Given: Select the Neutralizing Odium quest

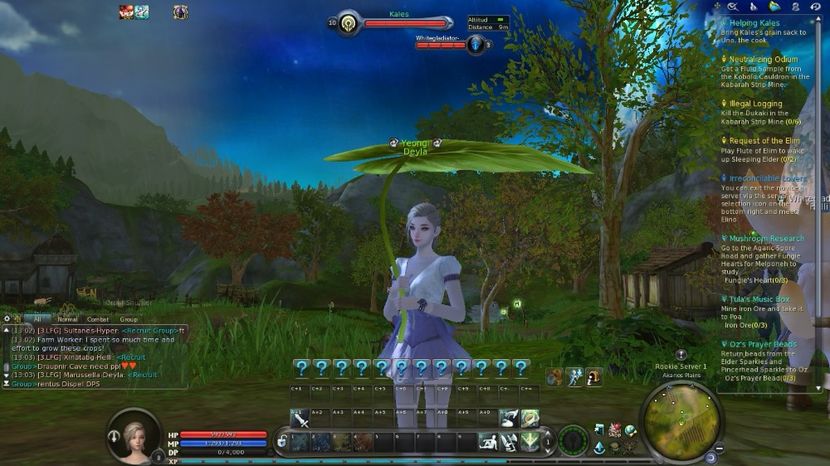Looking at the screenshot, I should pyautogui.click(x=763, y=59).
